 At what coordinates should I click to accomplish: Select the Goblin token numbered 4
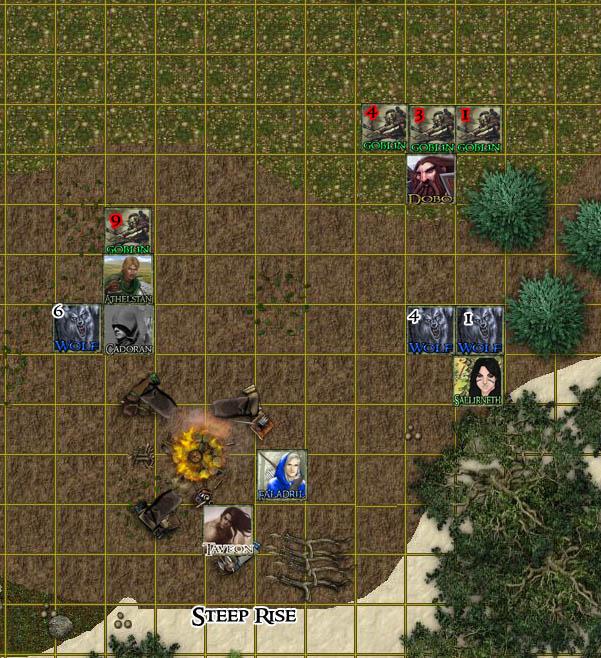[384, 129]
